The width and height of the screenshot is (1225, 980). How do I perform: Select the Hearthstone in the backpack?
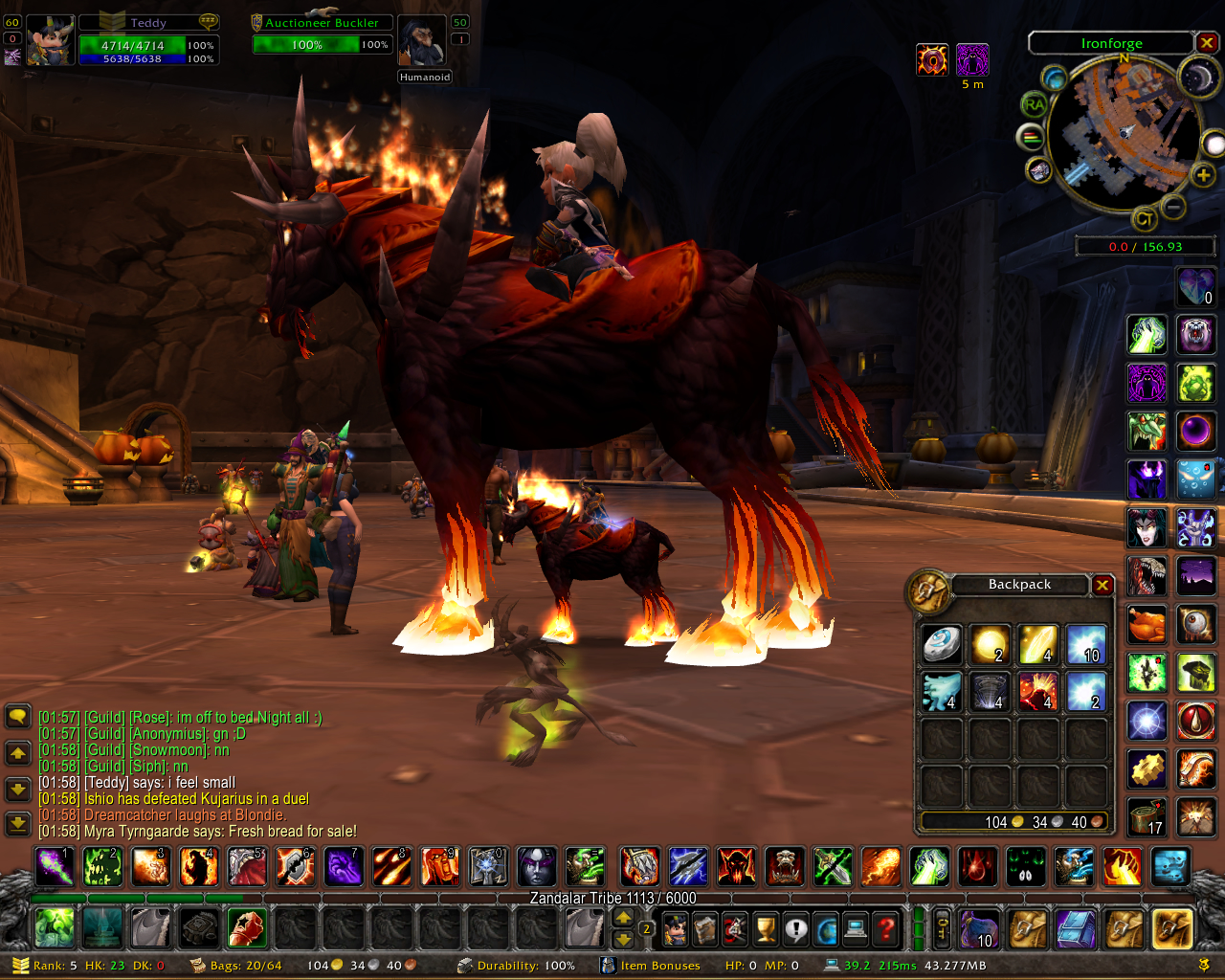942,644
